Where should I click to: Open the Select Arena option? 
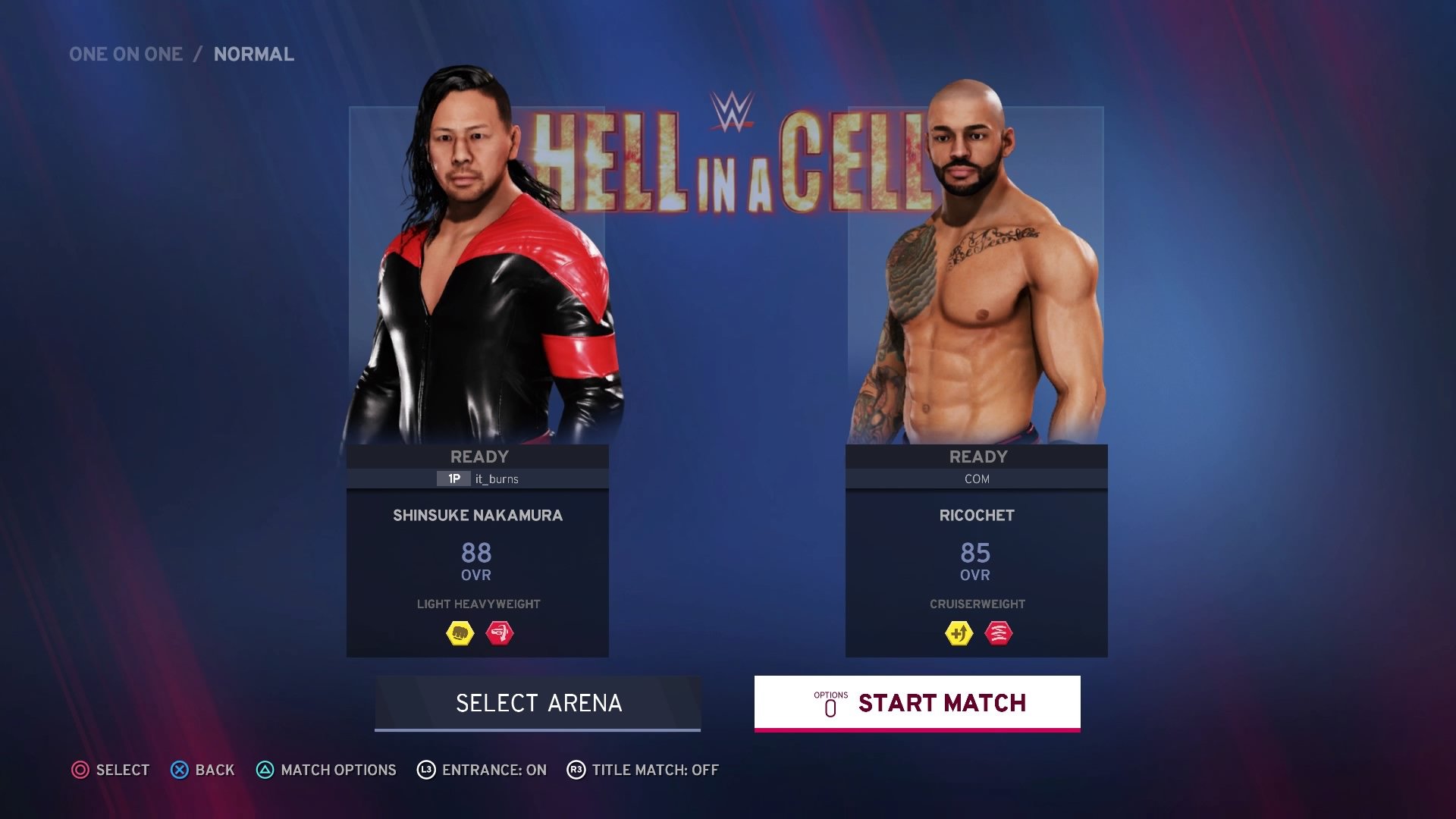[x=538, y=703]
